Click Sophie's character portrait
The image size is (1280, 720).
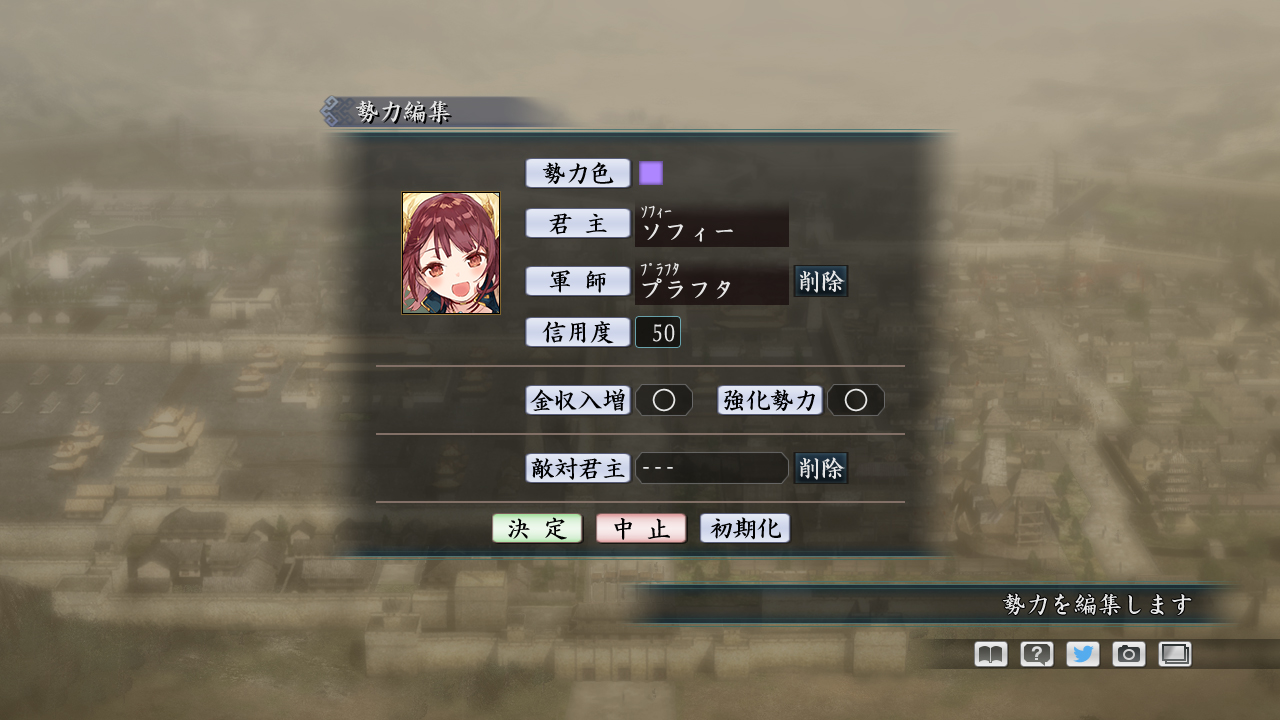point(451,252)
